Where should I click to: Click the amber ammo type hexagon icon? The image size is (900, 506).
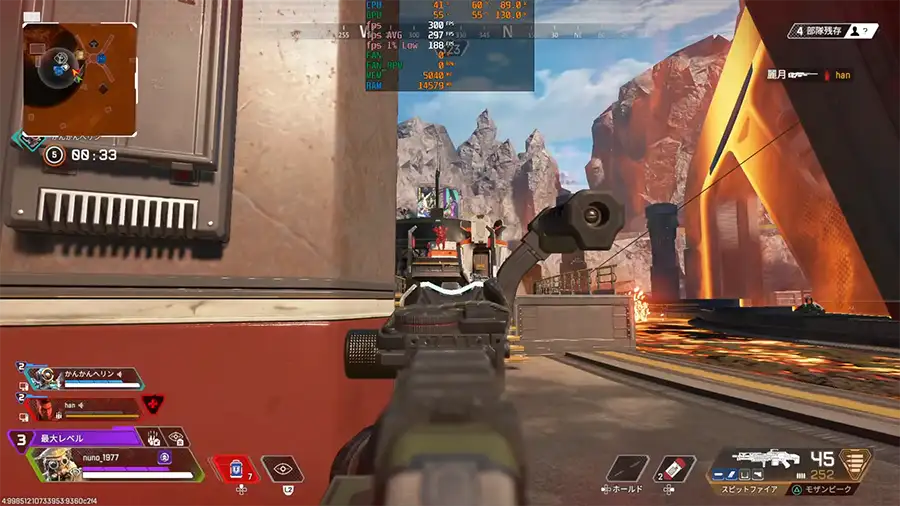tap(854, 464)
